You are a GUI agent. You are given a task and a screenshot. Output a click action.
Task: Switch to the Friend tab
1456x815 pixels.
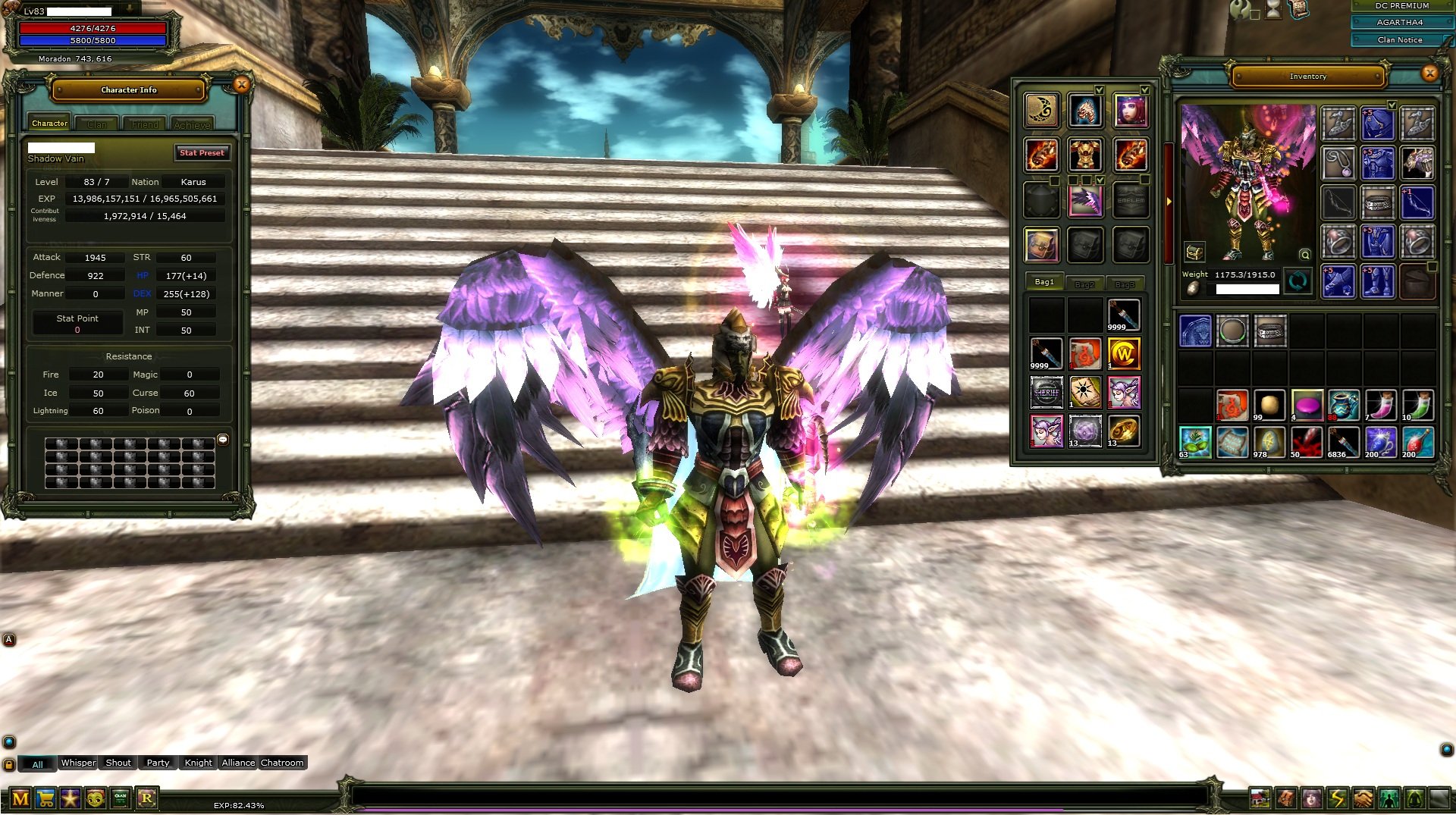coord(145,124)
